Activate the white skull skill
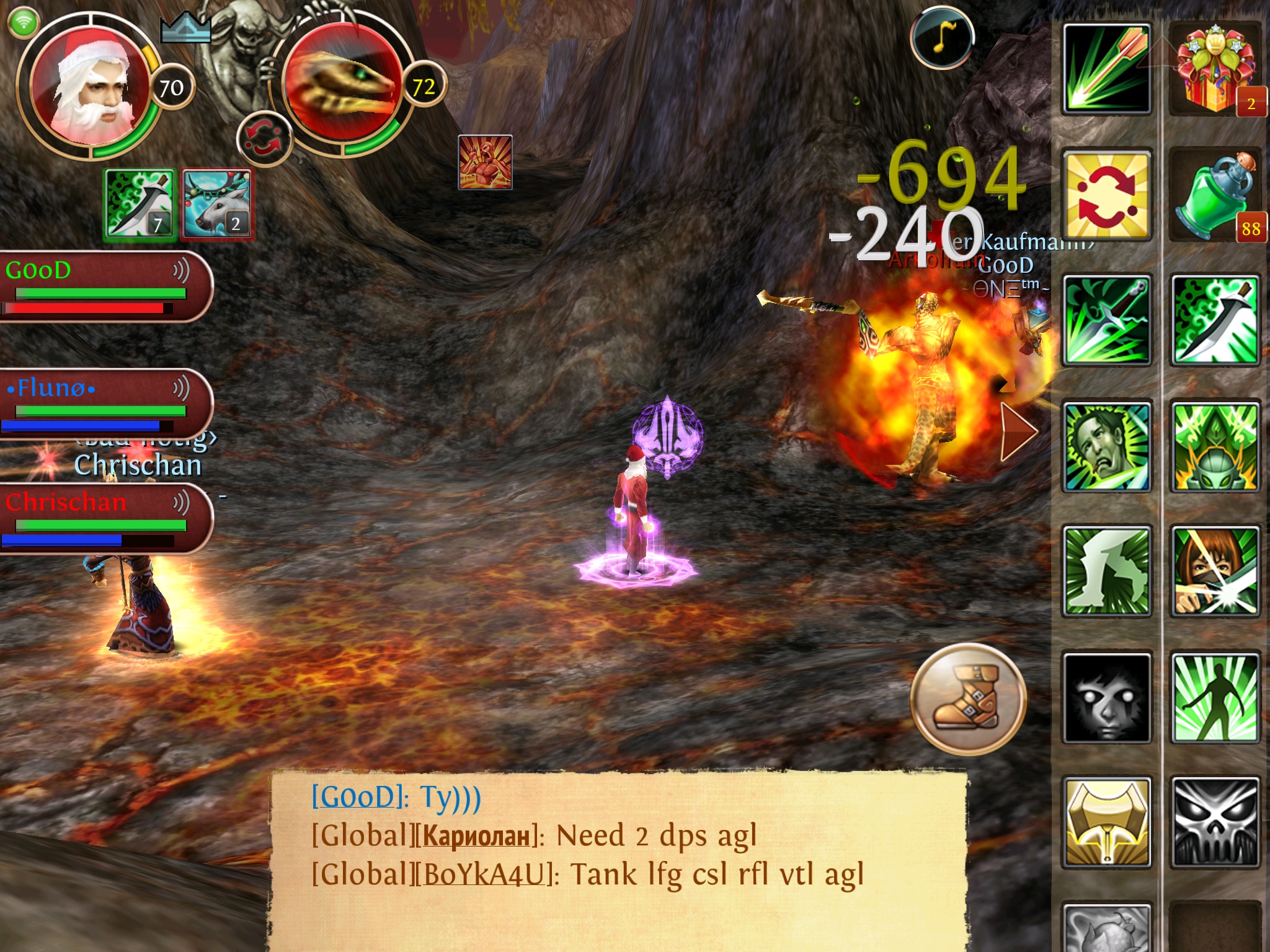Image resolution: width=1270 pixels, height=952 pixels. click(1215, 822)
